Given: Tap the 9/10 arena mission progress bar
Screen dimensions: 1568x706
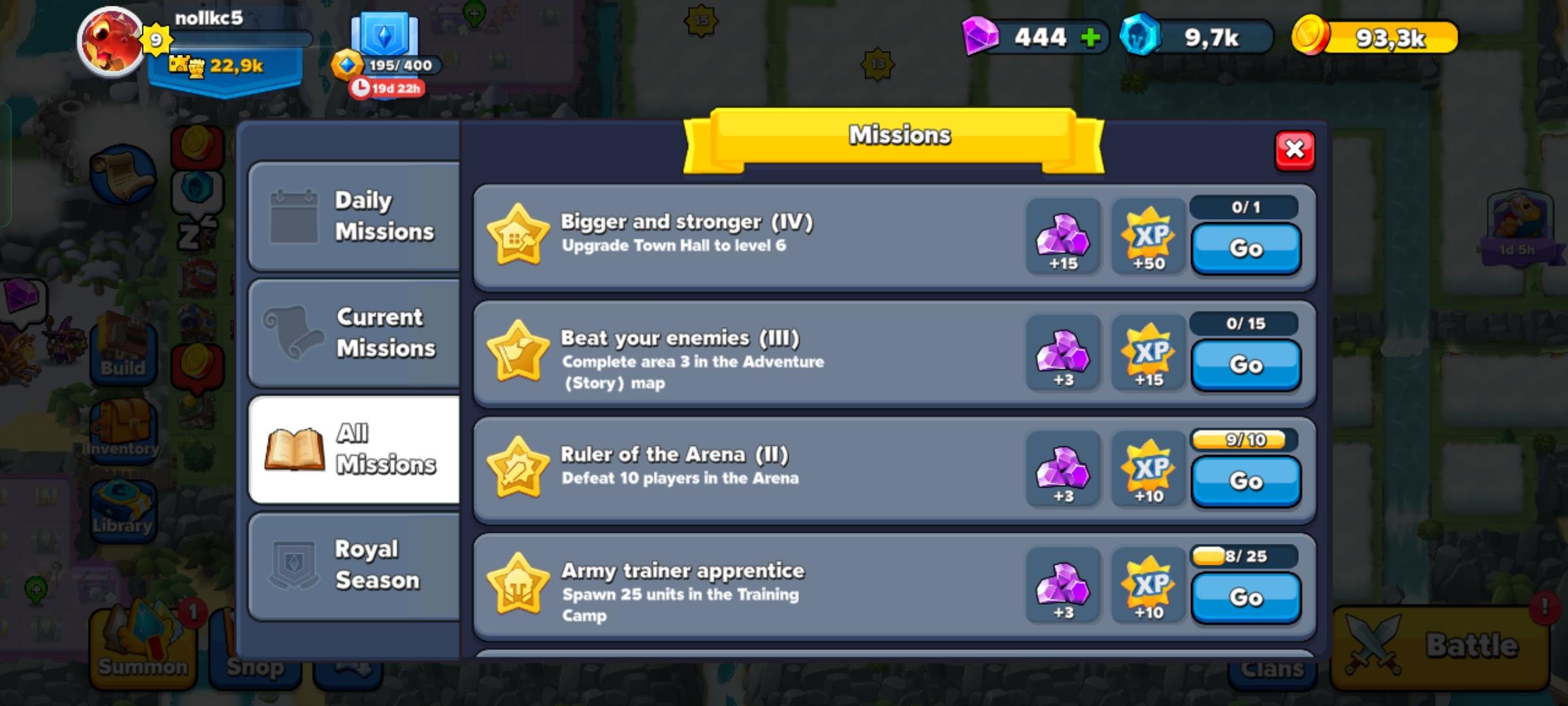Looking at the screenshot, I should click(1245, 441).
